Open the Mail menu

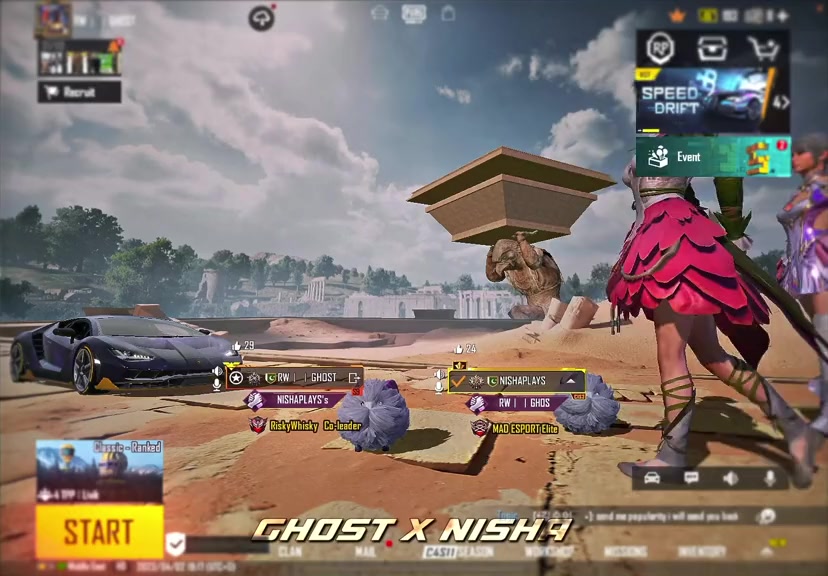click(x=364, y=551)
